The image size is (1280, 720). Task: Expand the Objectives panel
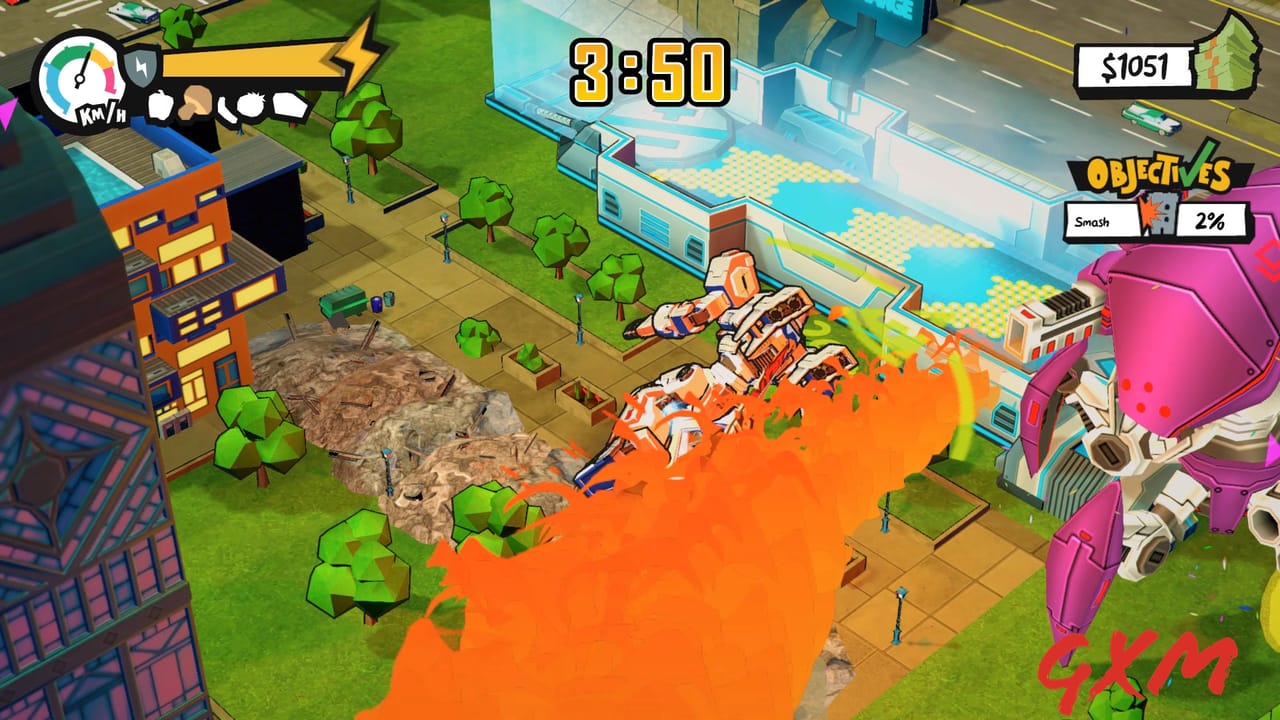click(x=1158, y=172)
